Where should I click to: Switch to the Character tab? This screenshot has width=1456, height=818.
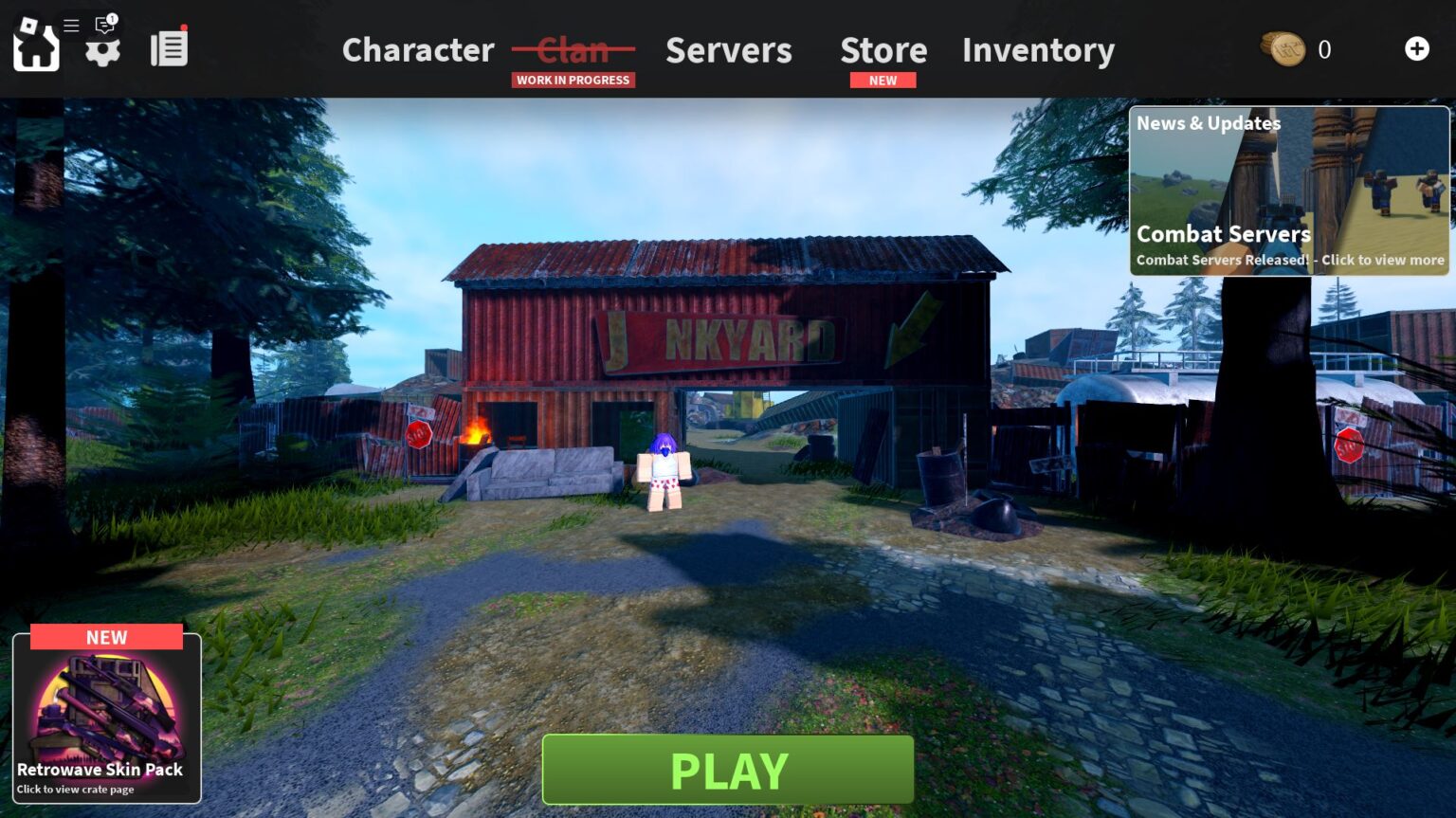pos(418,50)
